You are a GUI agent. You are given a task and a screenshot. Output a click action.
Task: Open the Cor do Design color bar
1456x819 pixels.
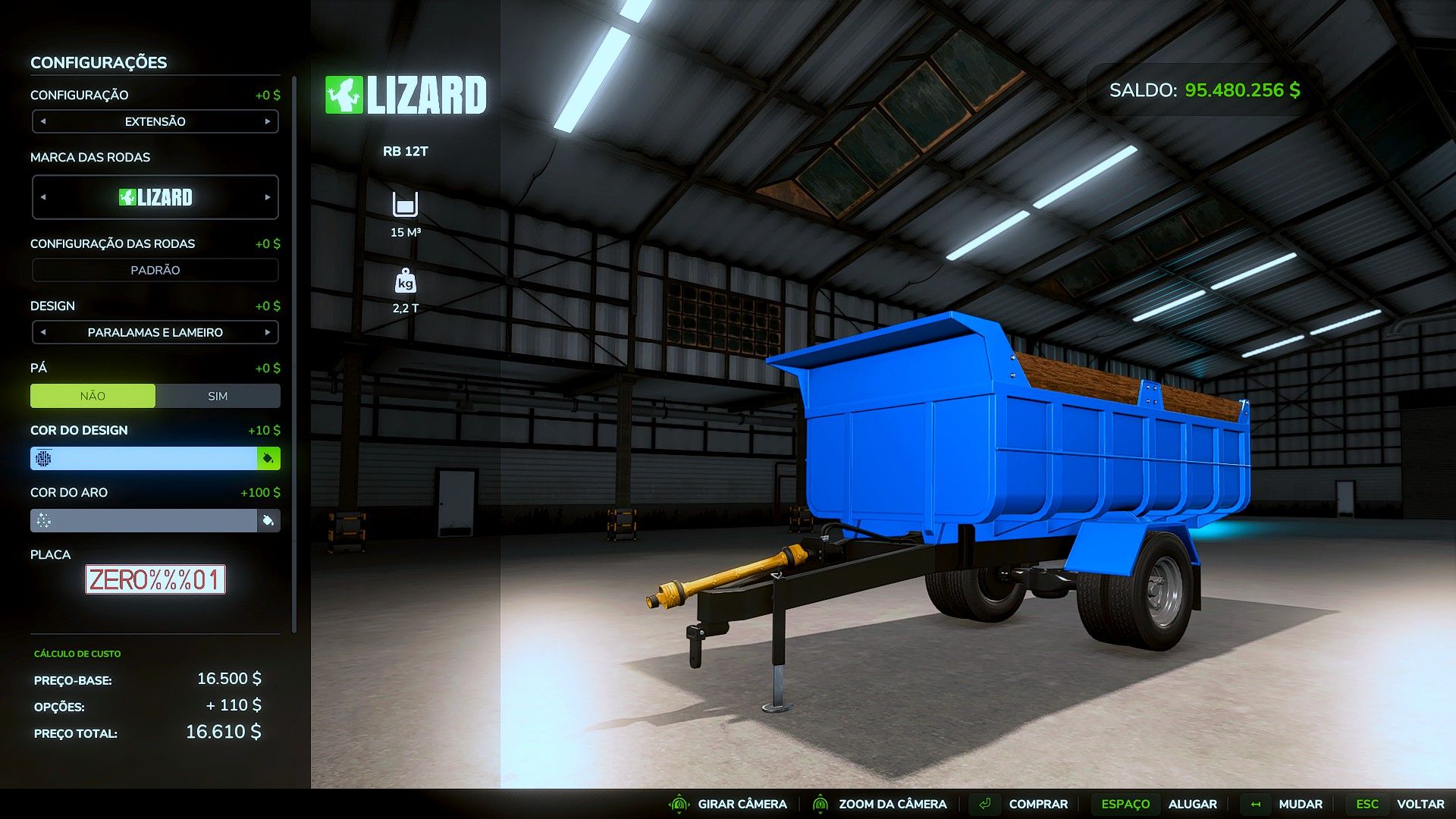point(144,458)
